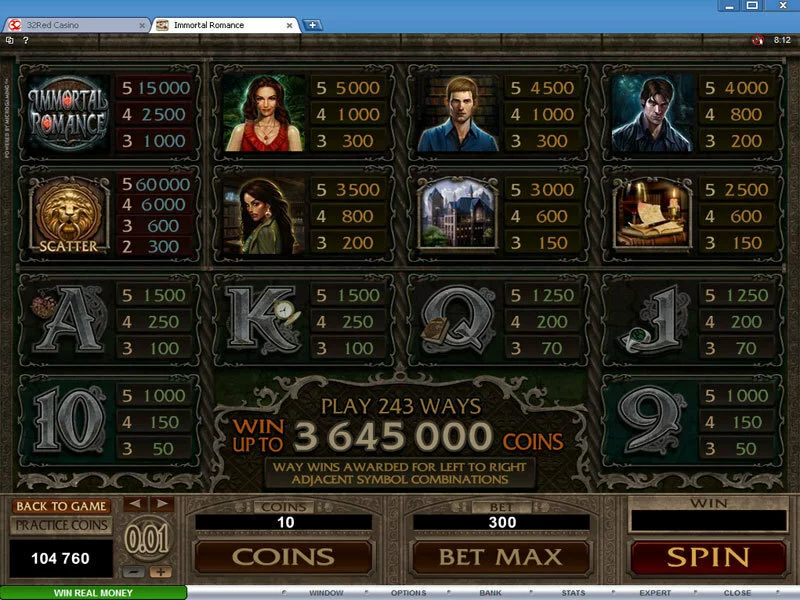This screenshot has width=800, height=600.
Task: Close the application window
Action: [786, 8]
